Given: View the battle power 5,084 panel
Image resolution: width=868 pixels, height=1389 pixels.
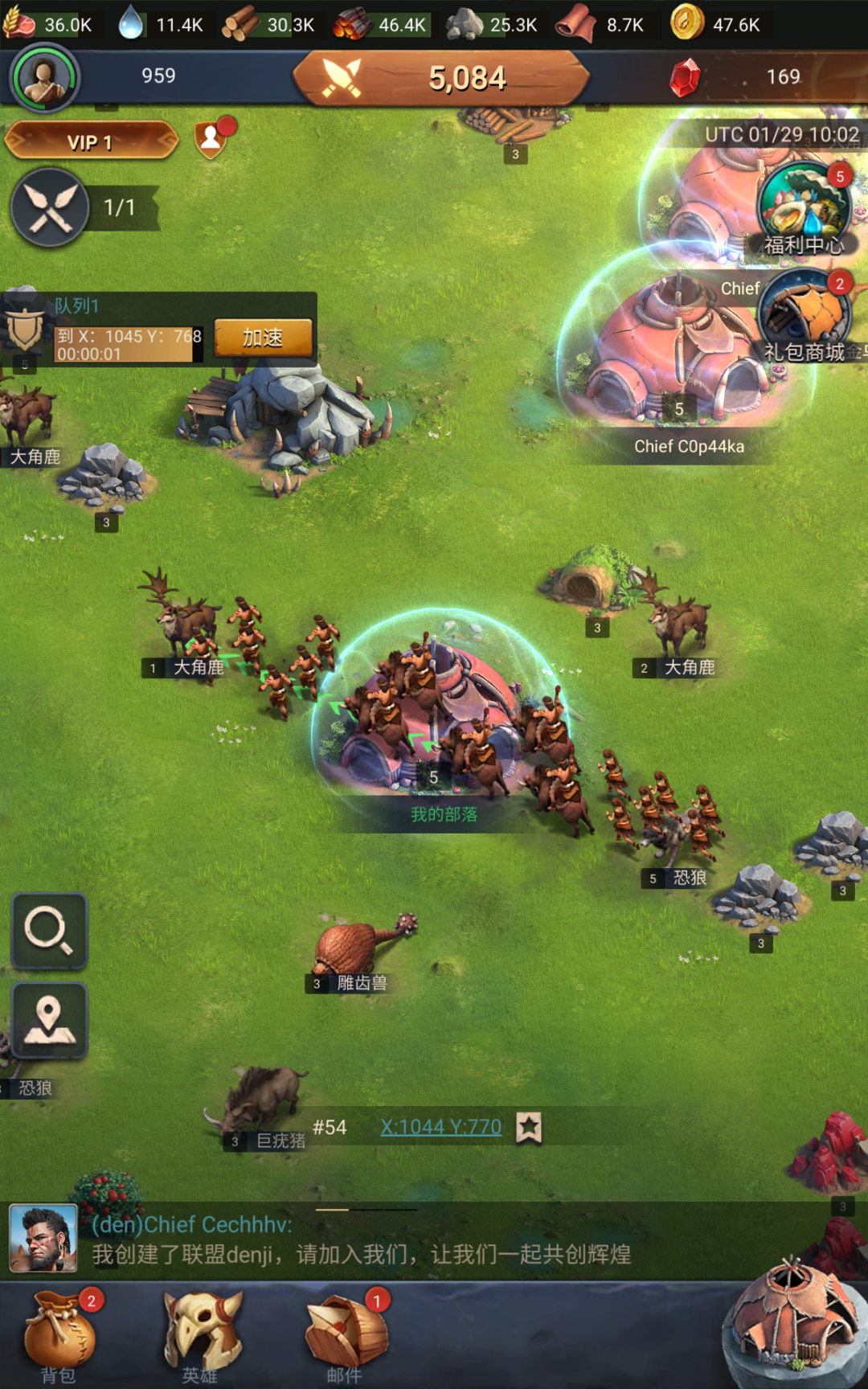Looking at the screenshot, I should click(441, 79).
